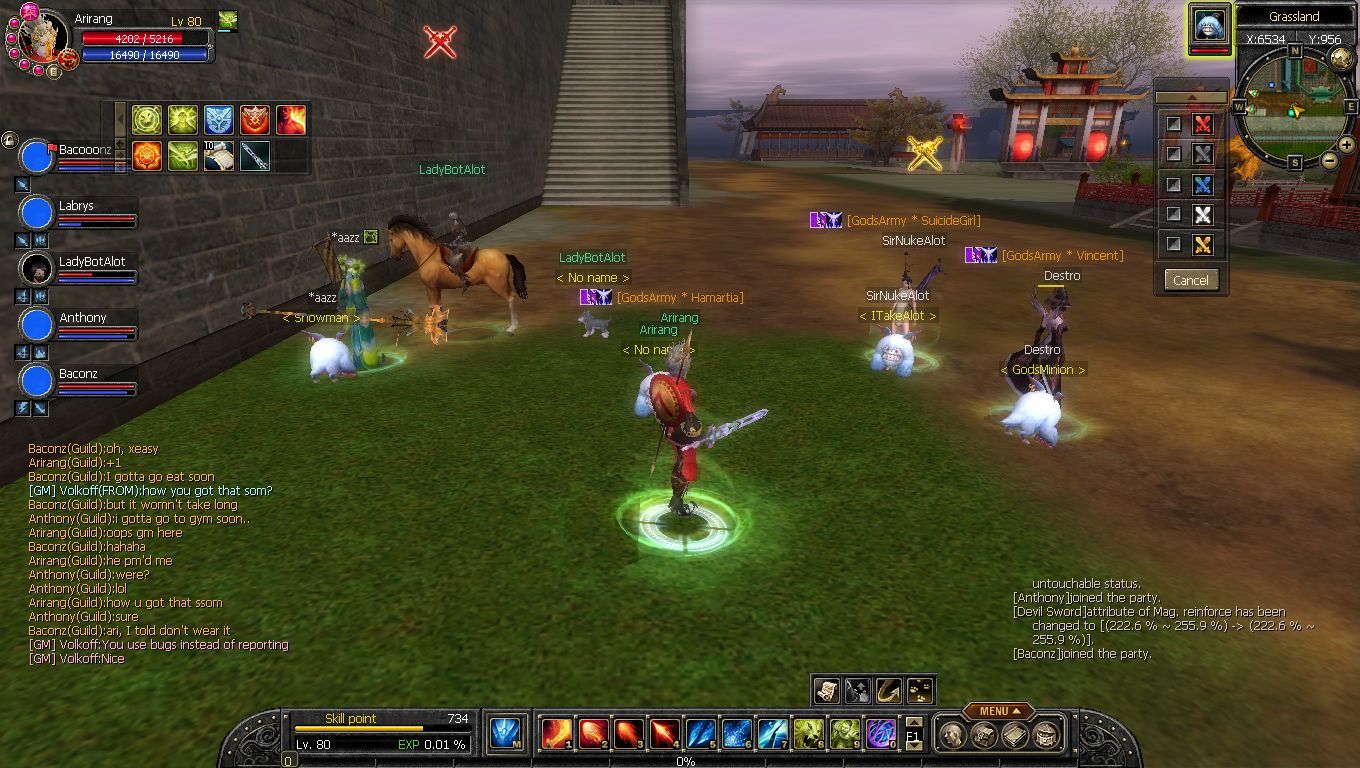Open the world map globe icon
The image size is (1360, 768).
(x=1341, y=60)
